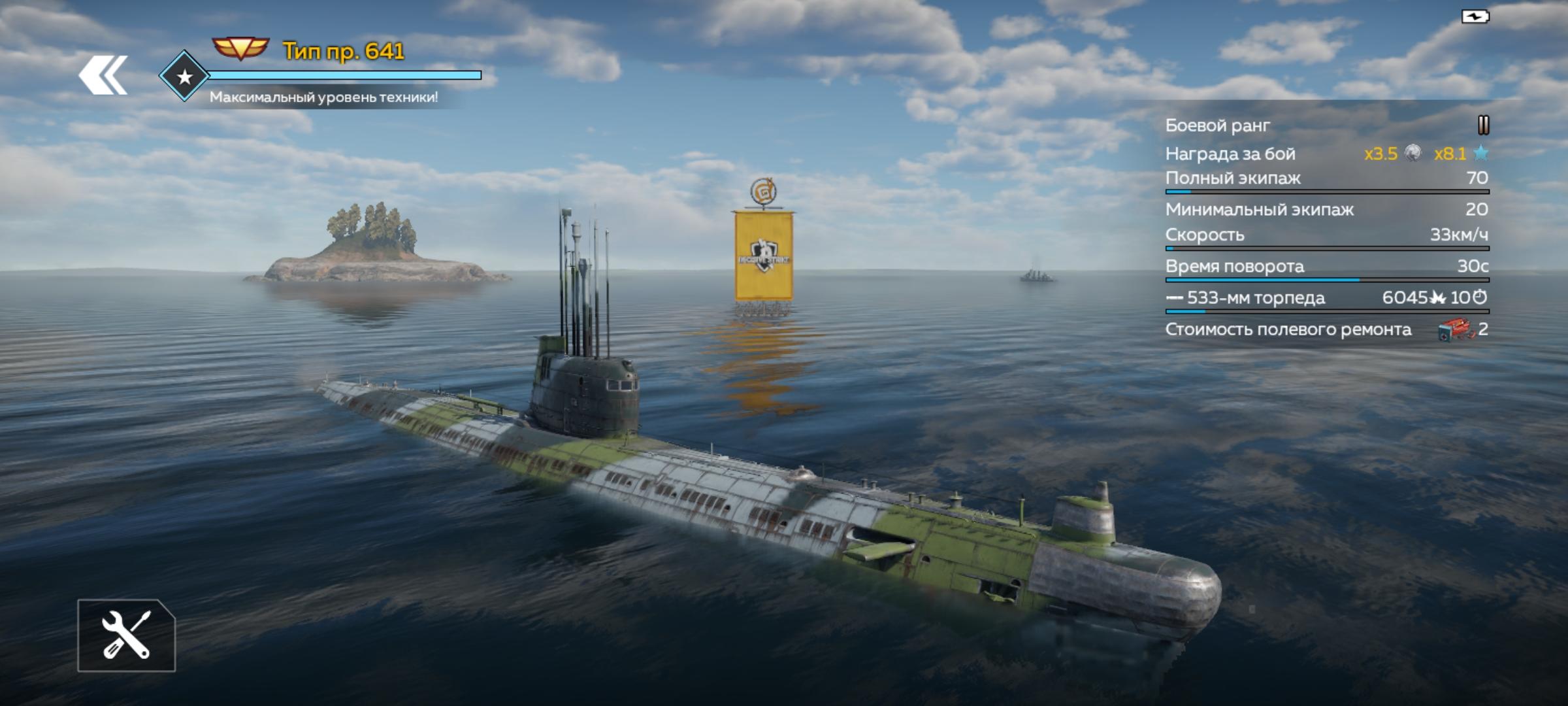The height and width of the screenshot is (706, 1568).
Task: Open the 533-мм торпеда weapon stat row
Action: click(x=1326, y=298)
